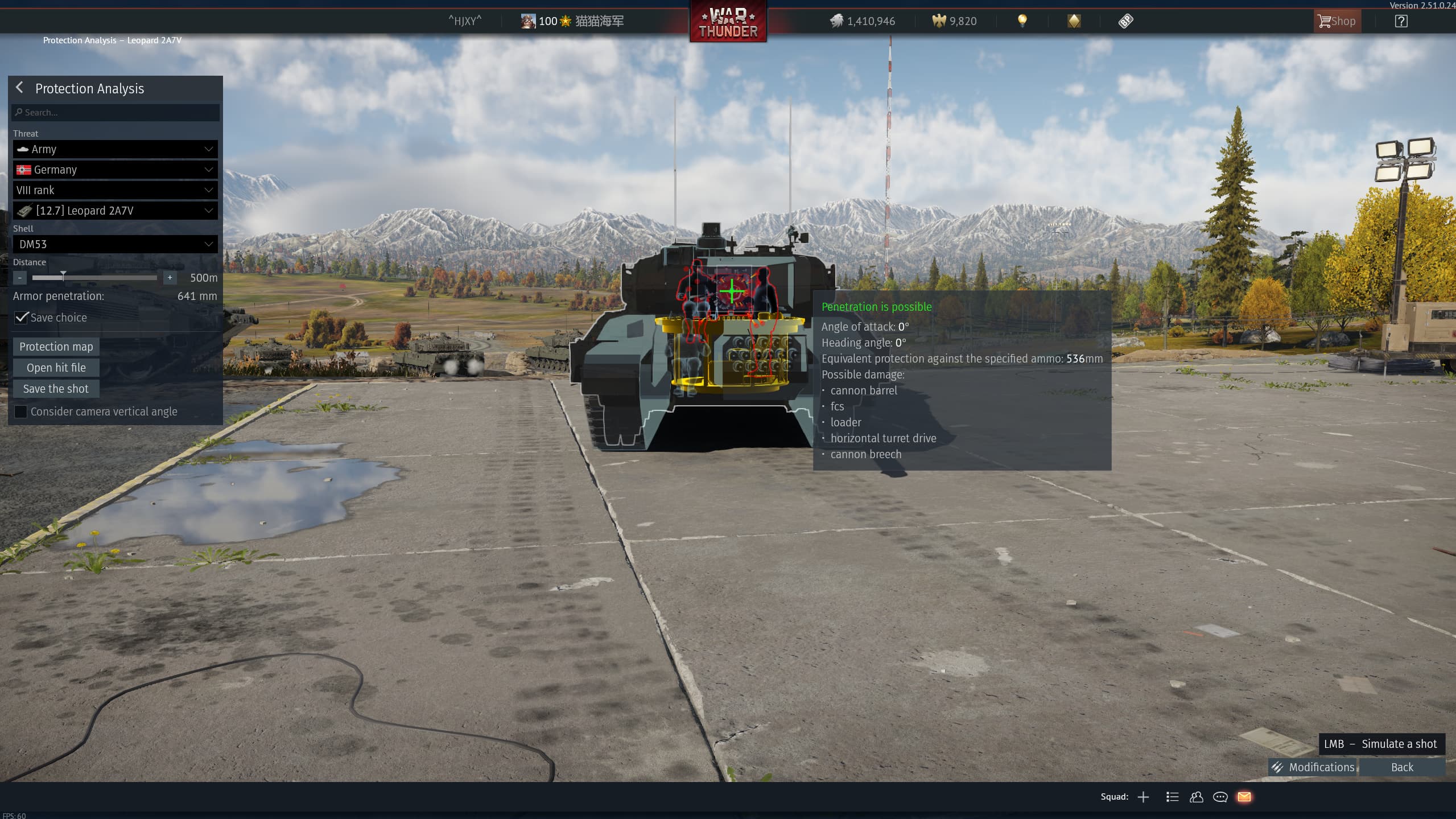Click the help question mark icon

[1400, 21]
